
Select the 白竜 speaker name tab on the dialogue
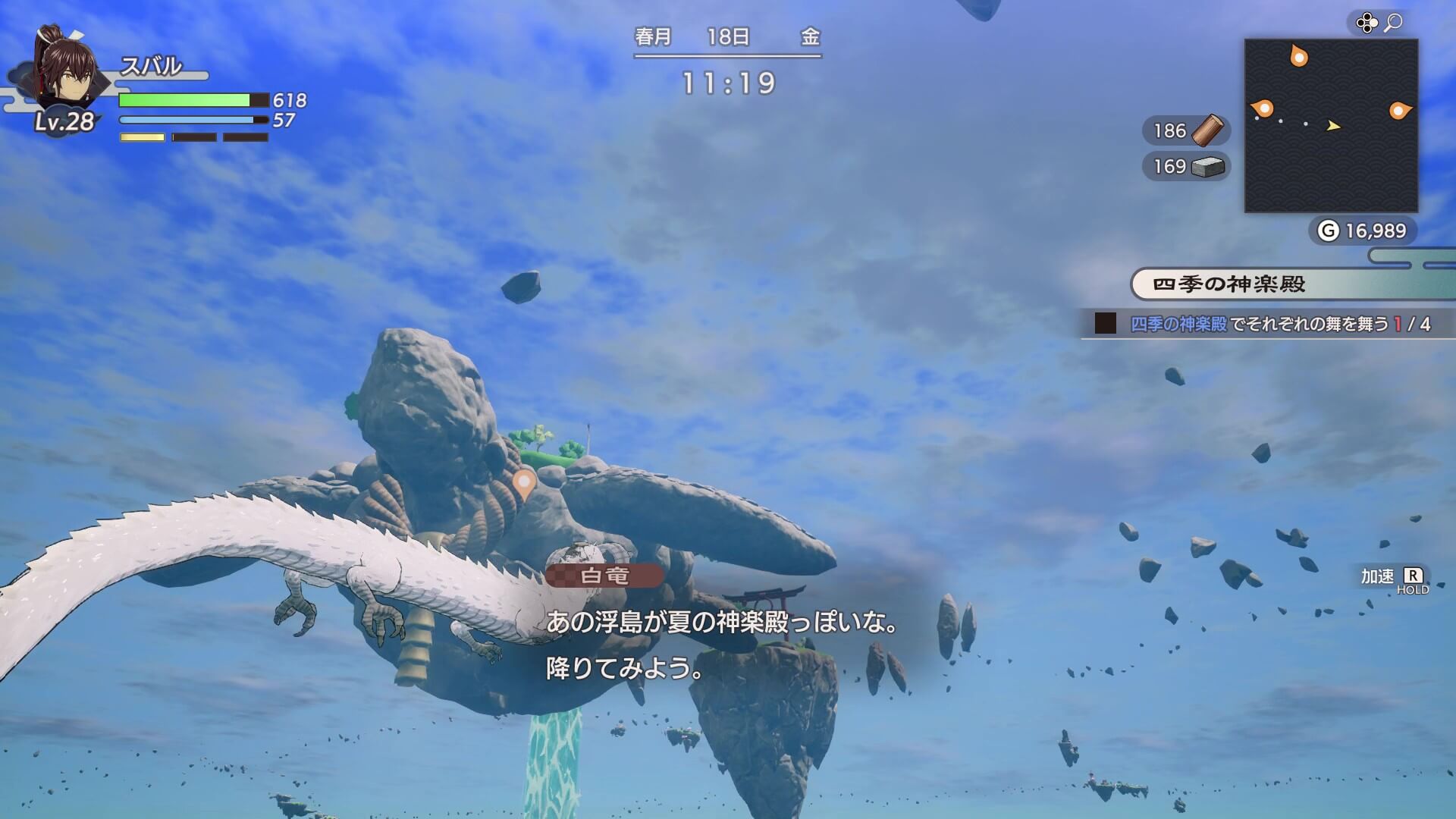click(604, 578)
